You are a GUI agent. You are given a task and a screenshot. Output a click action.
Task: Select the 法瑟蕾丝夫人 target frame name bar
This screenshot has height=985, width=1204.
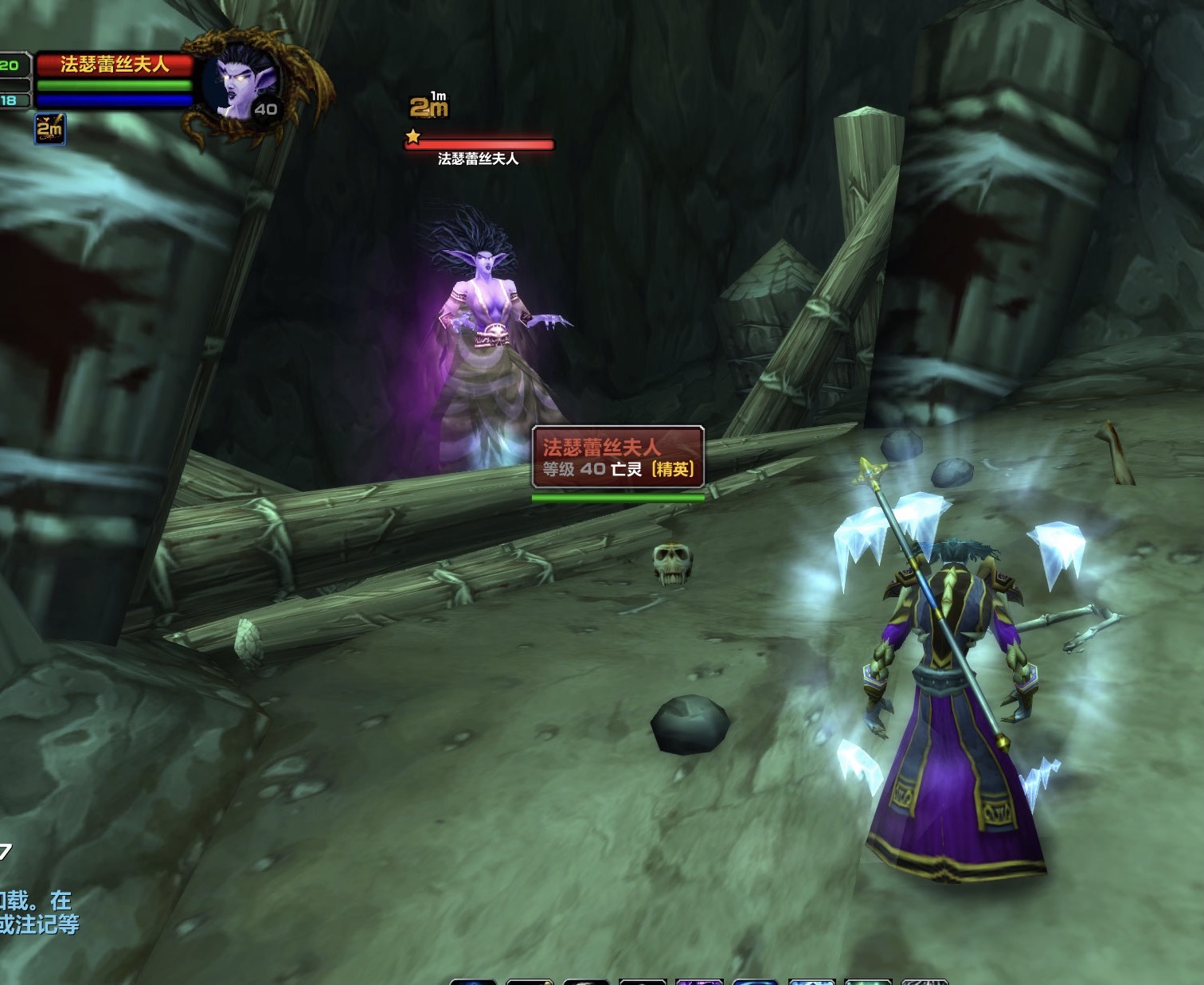click(114, 64)
